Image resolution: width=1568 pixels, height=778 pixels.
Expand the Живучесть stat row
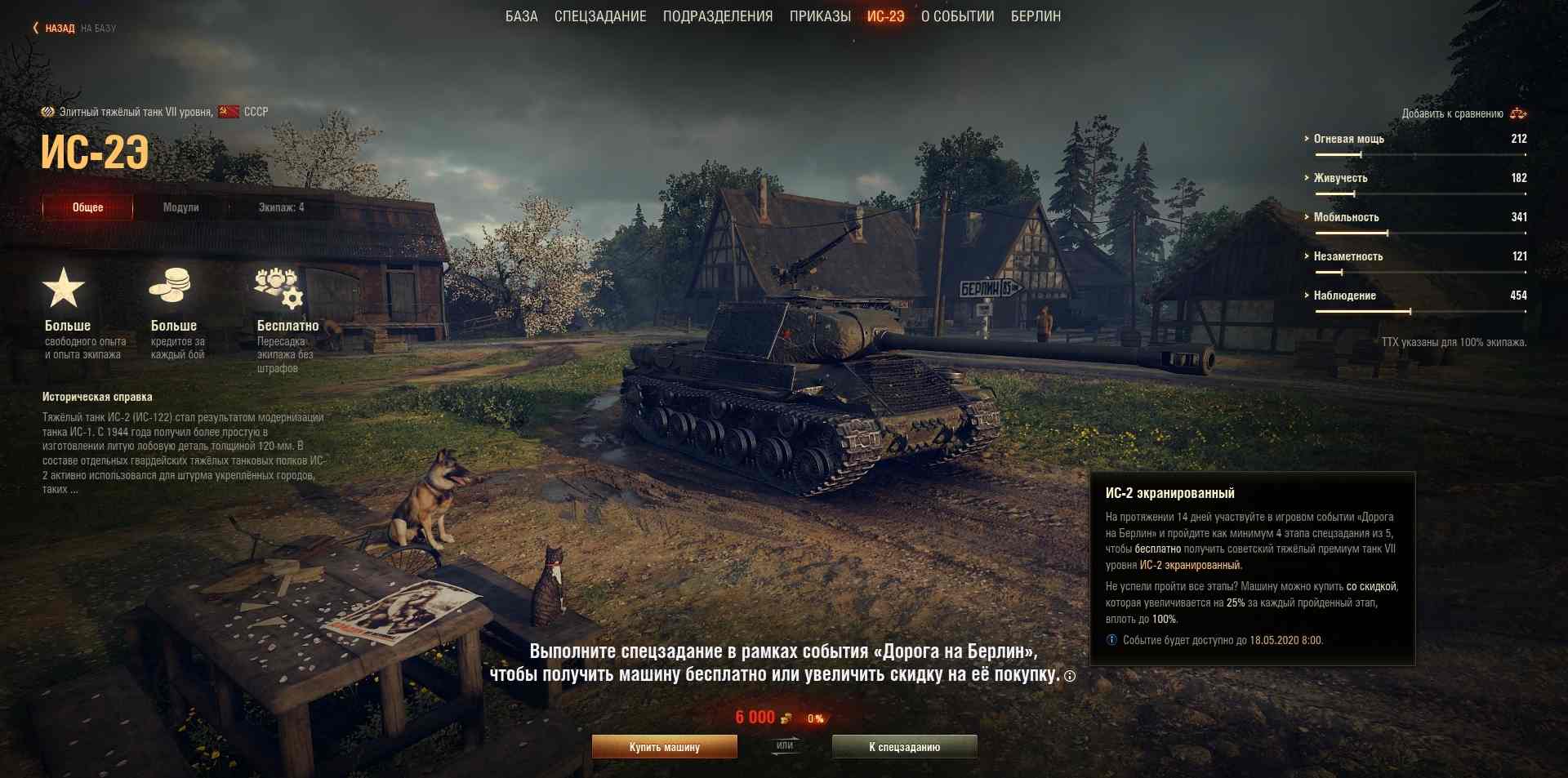pos(1340,178)
